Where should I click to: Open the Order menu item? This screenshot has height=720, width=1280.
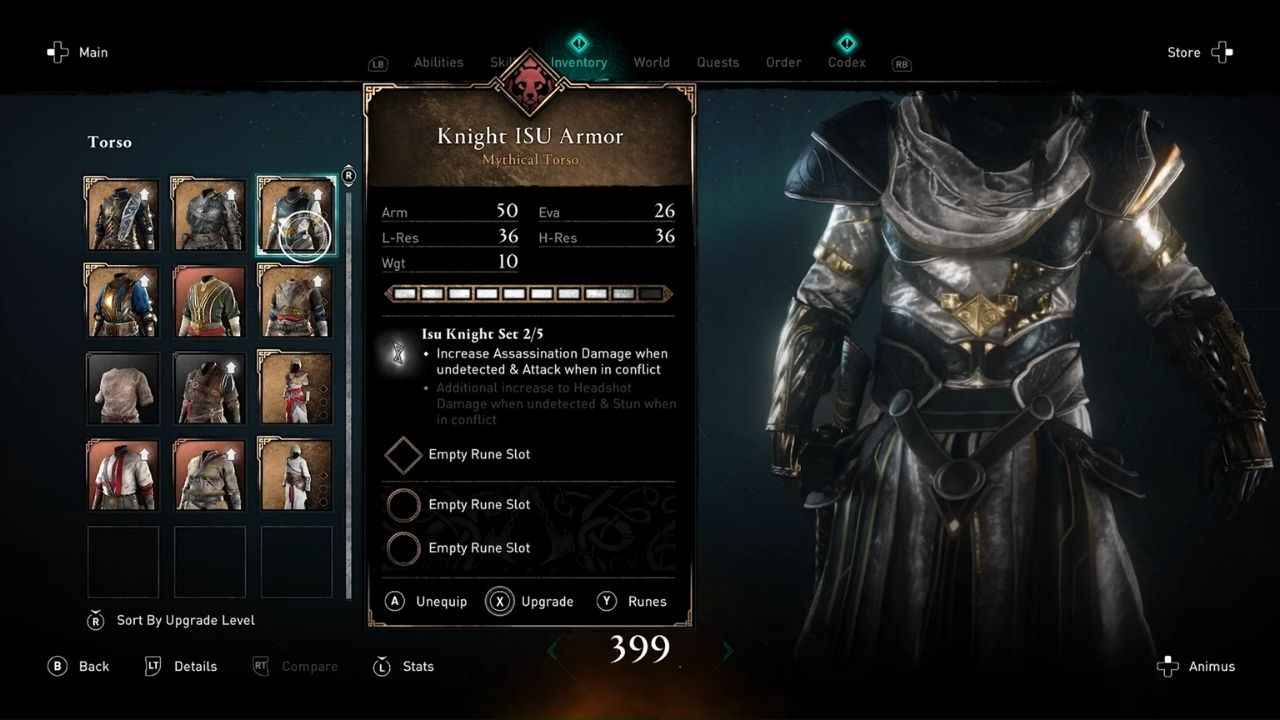(783, 62)
